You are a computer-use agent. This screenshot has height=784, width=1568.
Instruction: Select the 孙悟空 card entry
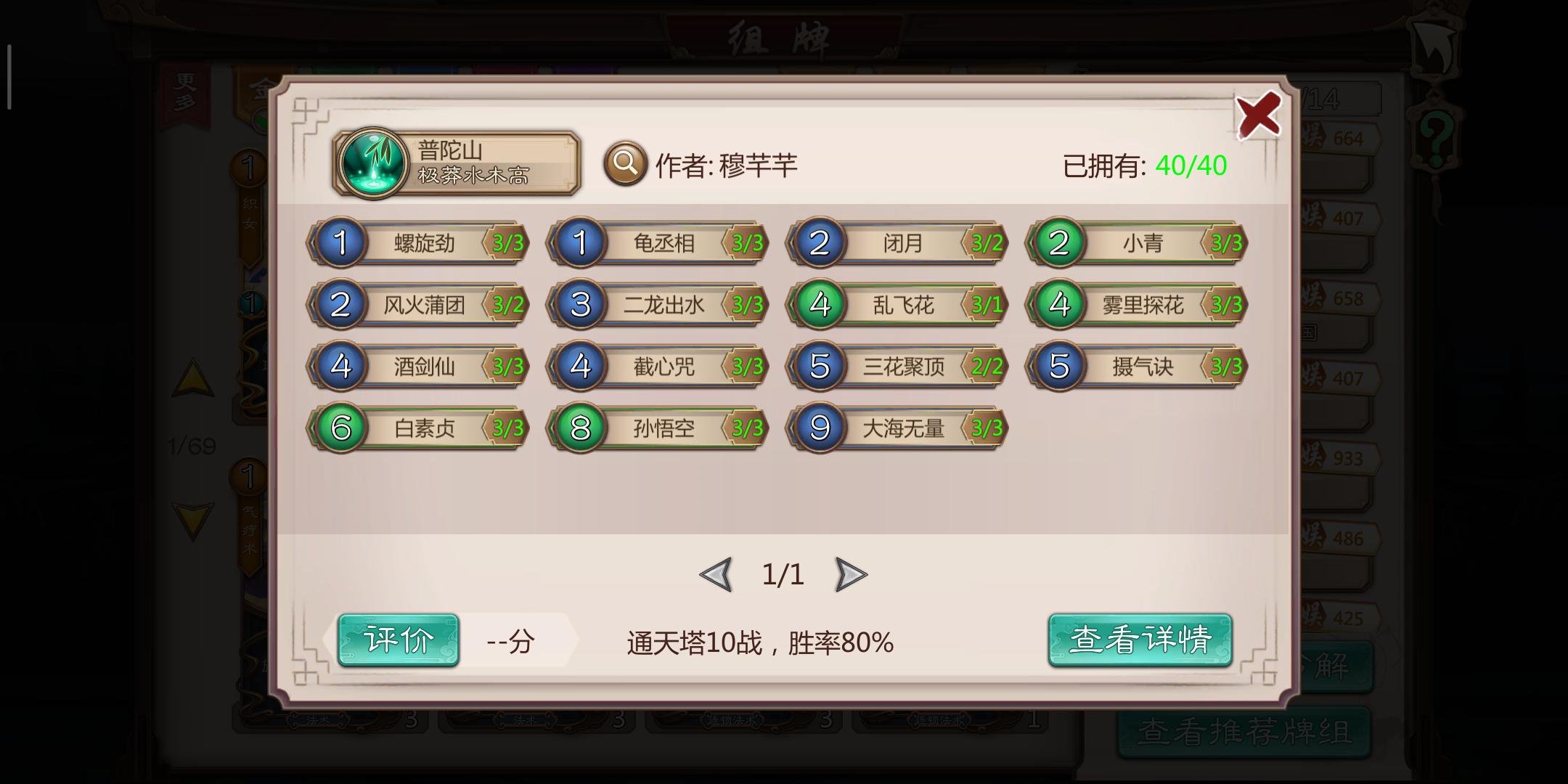pos(657,428)
